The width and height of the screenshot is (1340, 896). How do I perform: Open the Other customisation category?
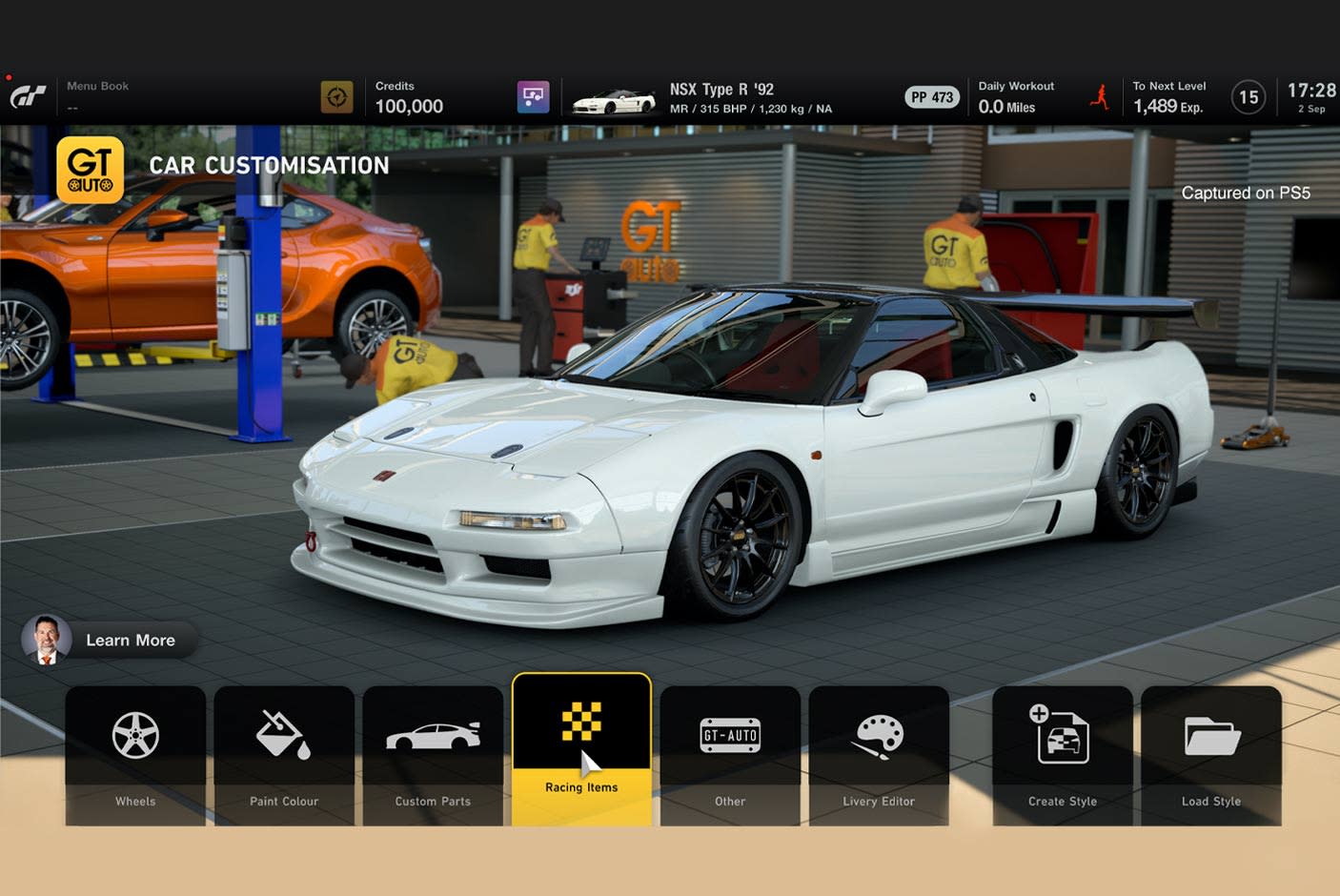click(x=730, y=753)
